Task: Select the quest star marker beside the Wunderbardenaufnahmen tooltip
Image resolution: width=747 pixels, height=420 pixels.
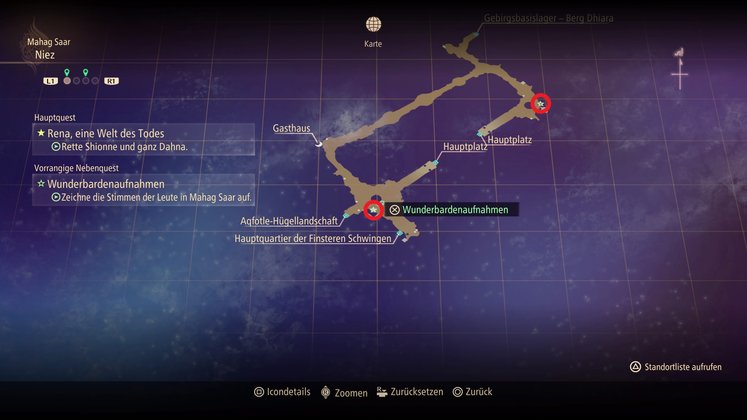Action: 373,209
